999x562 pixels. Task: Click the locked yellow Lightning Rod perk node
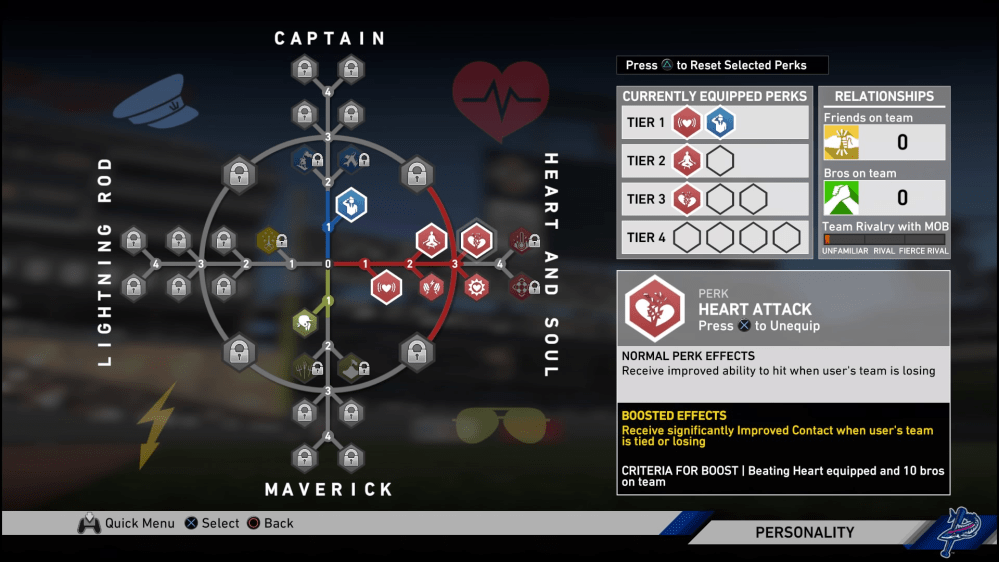[267, 239]
